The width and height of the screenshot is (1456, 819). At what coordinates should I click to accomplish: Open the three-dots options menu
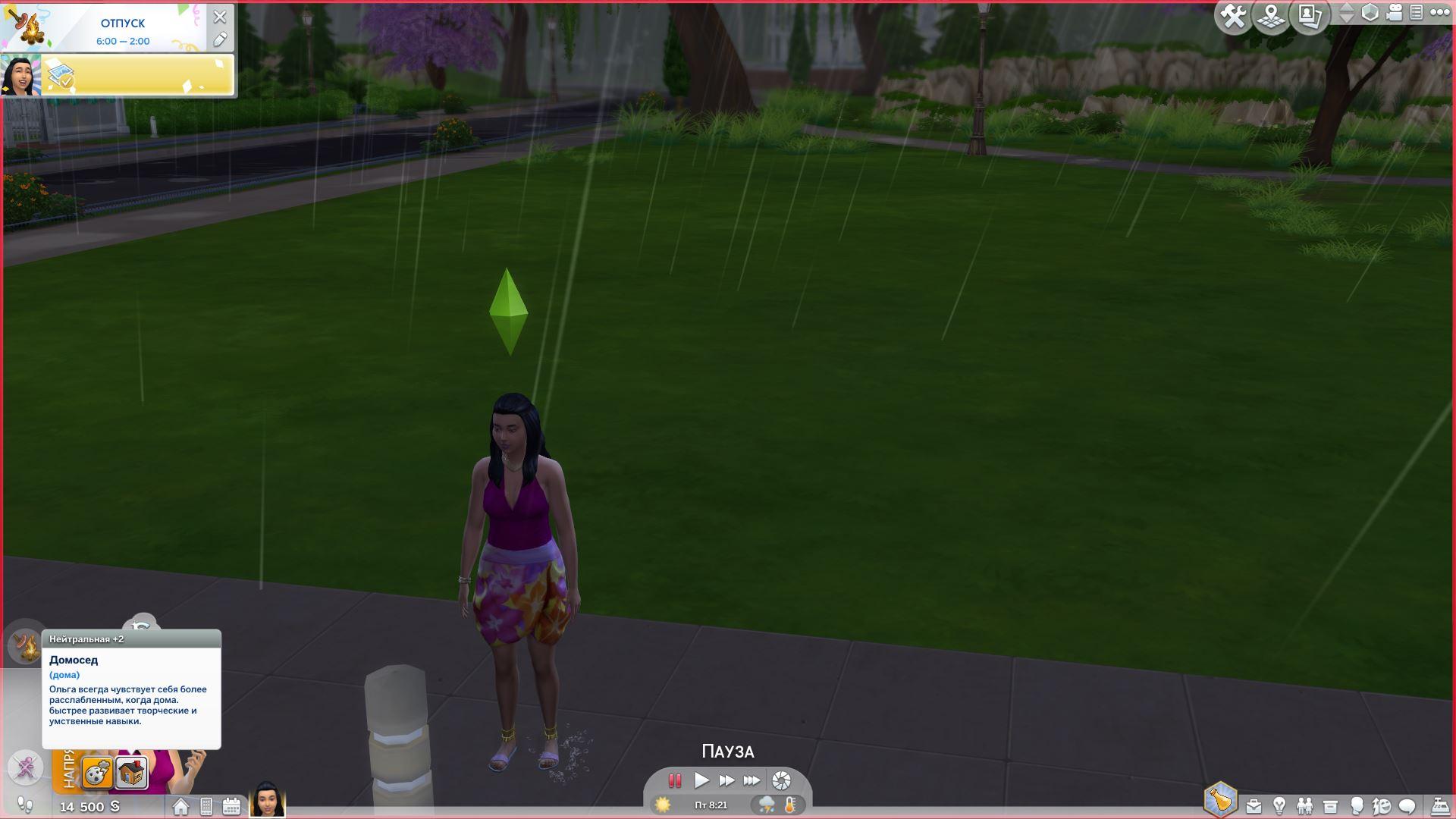click(x=1439, y=13)
